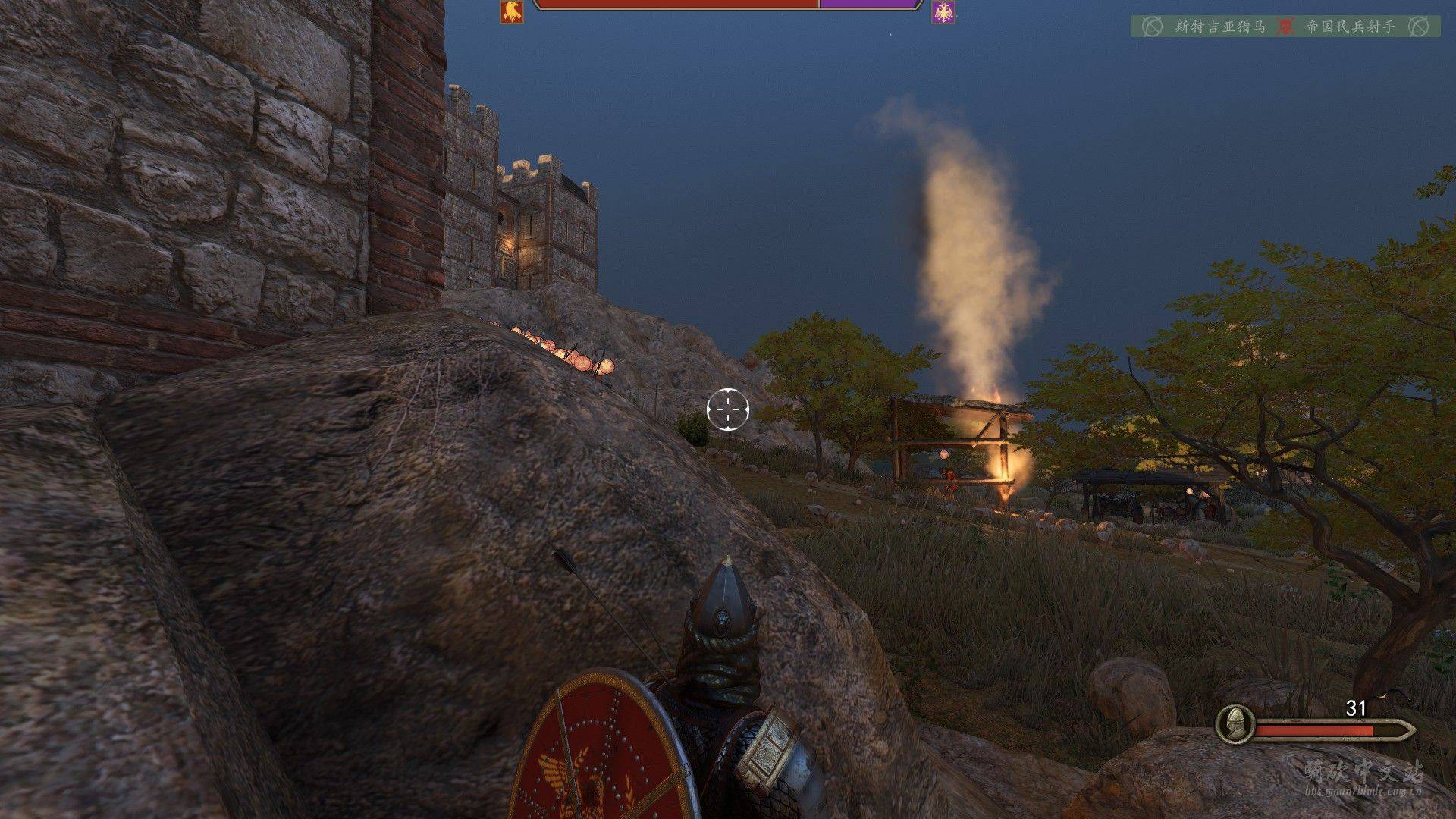This screenshot has width=1456, height=819.
Task: Click the purple defender eagle banner icon
Action: pyautogui.click(x=943, y=11)
